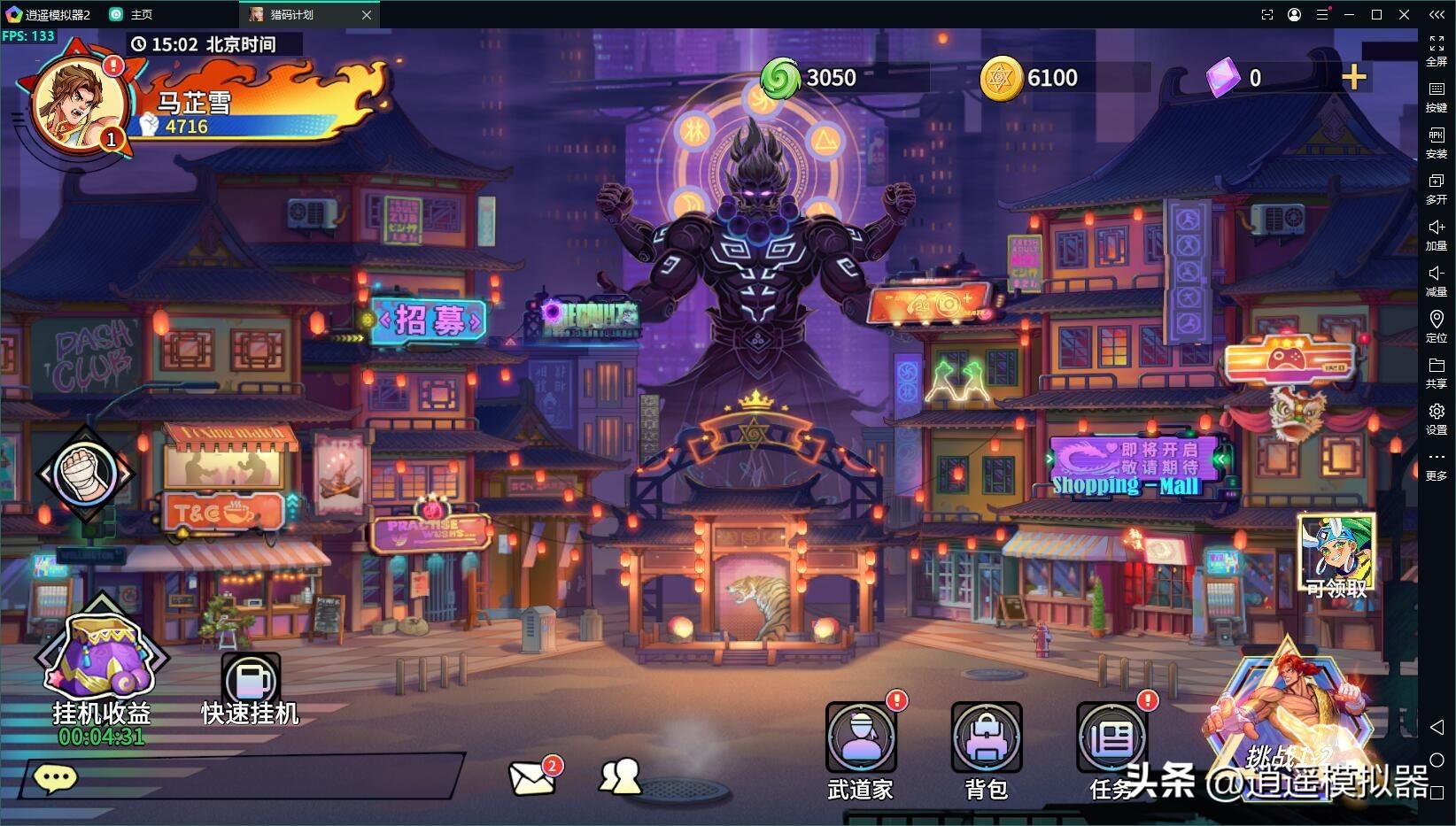Viewport: 1456px width, 826px height.
Task: Open the mail envelope icon
Action: [x=532, y=776]
